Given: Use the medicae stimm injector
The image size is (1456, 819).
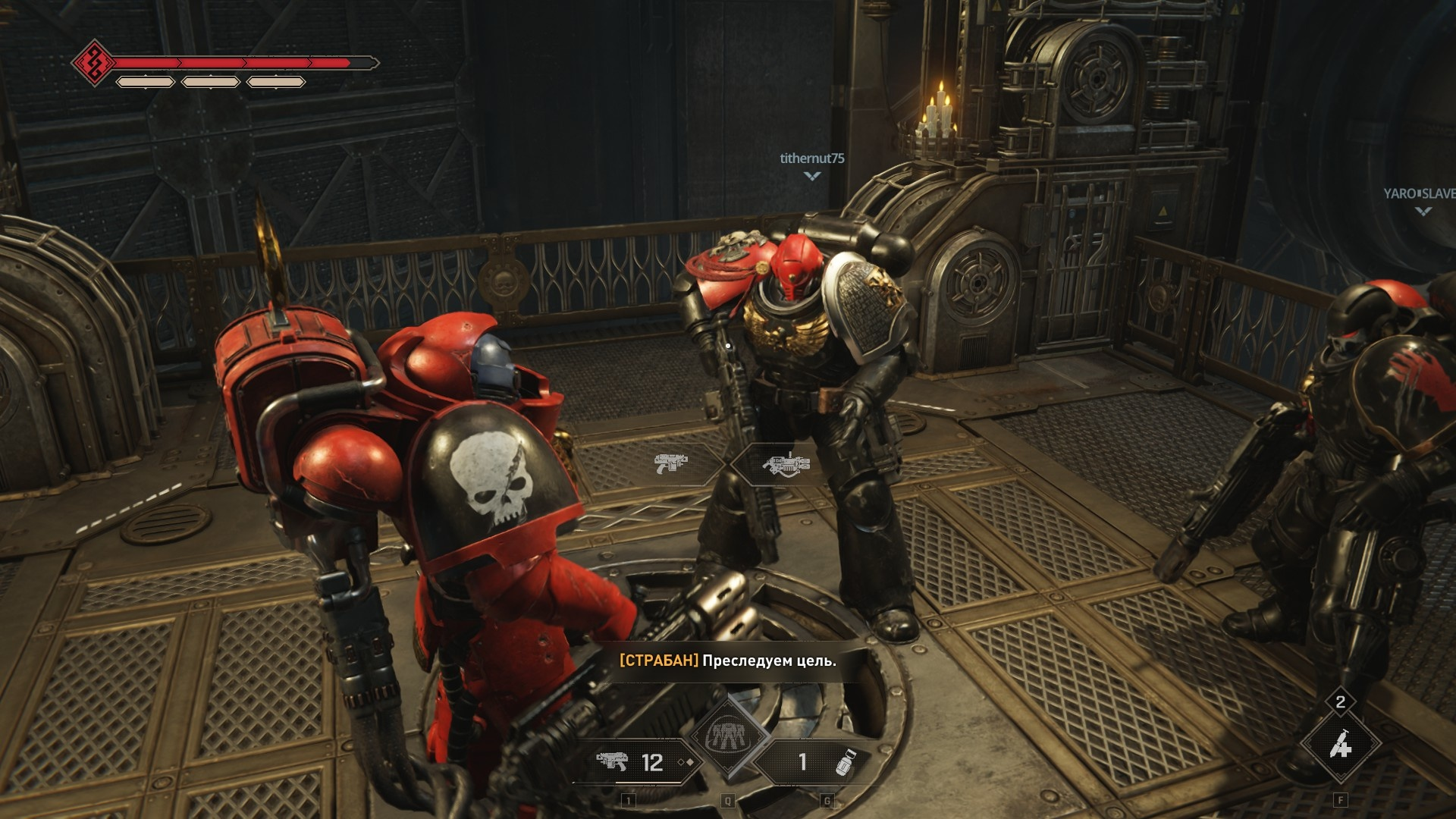Looking at the screenshot, I should (1340, 745).
